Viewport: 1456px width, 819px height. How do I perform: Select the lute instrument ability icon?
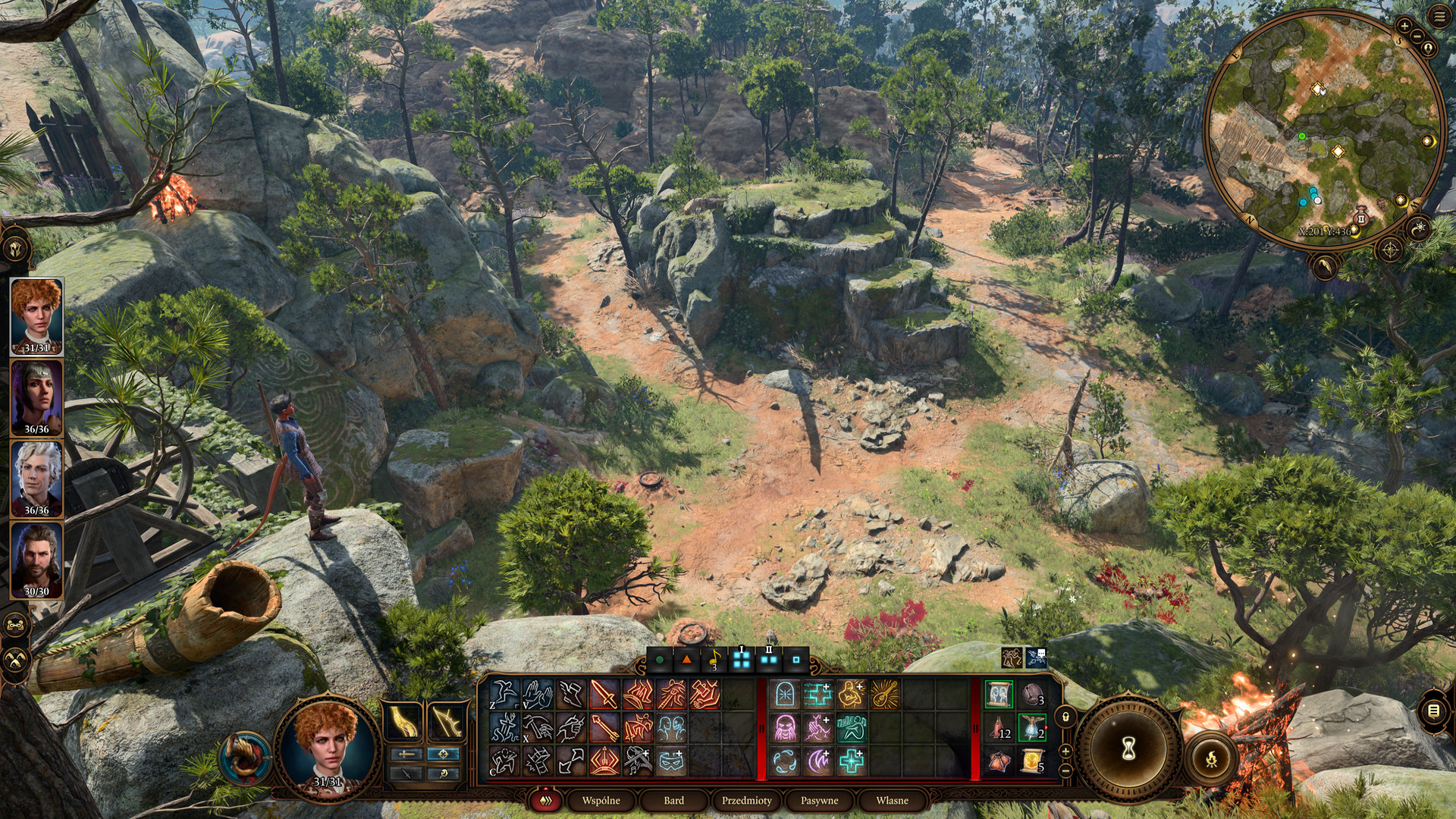click(884, 695)
